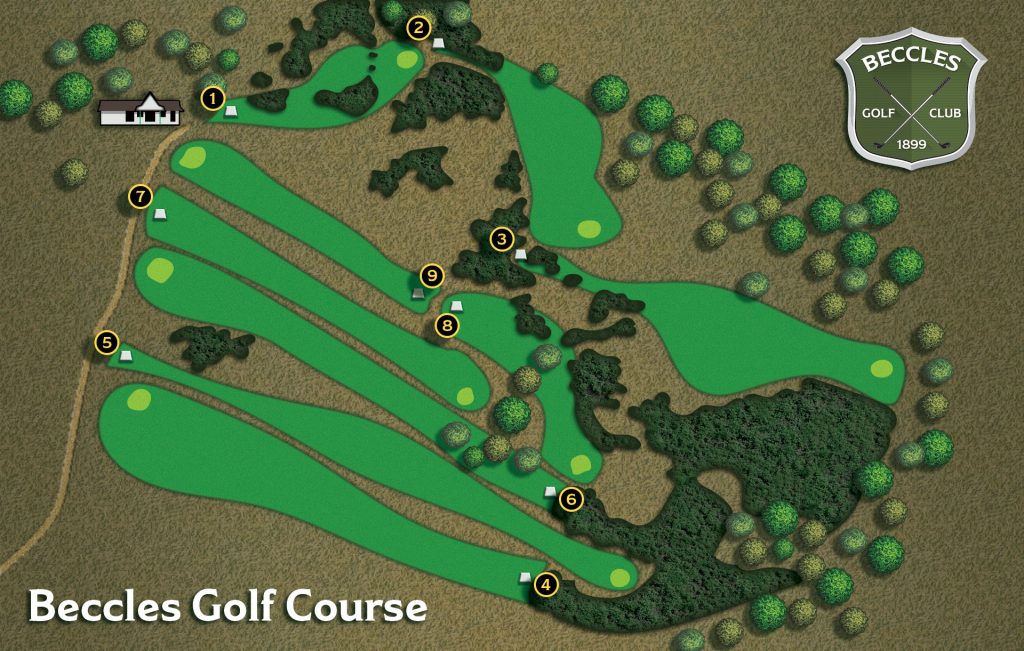Open hole 3 marker
The image size is (1024, 651).
pos(502,239)
